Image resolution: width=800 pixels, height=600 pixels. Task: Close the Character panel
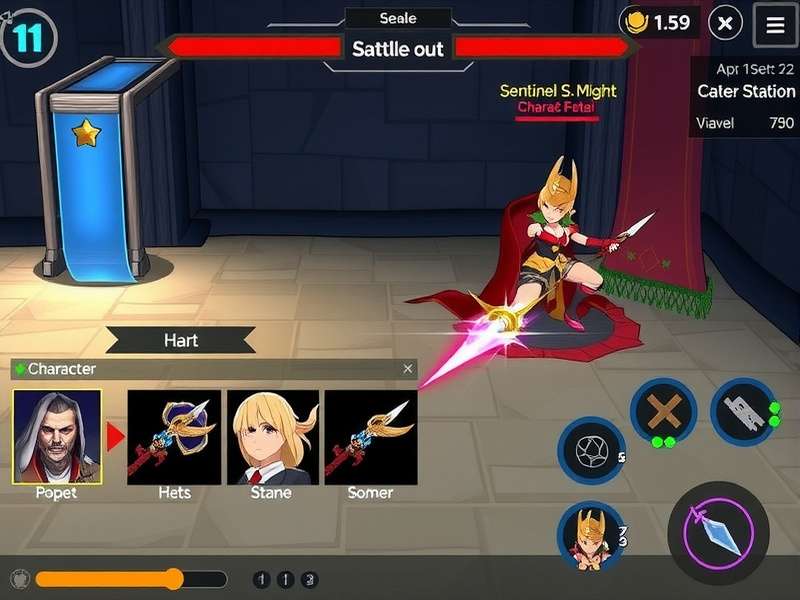[407, 369]
